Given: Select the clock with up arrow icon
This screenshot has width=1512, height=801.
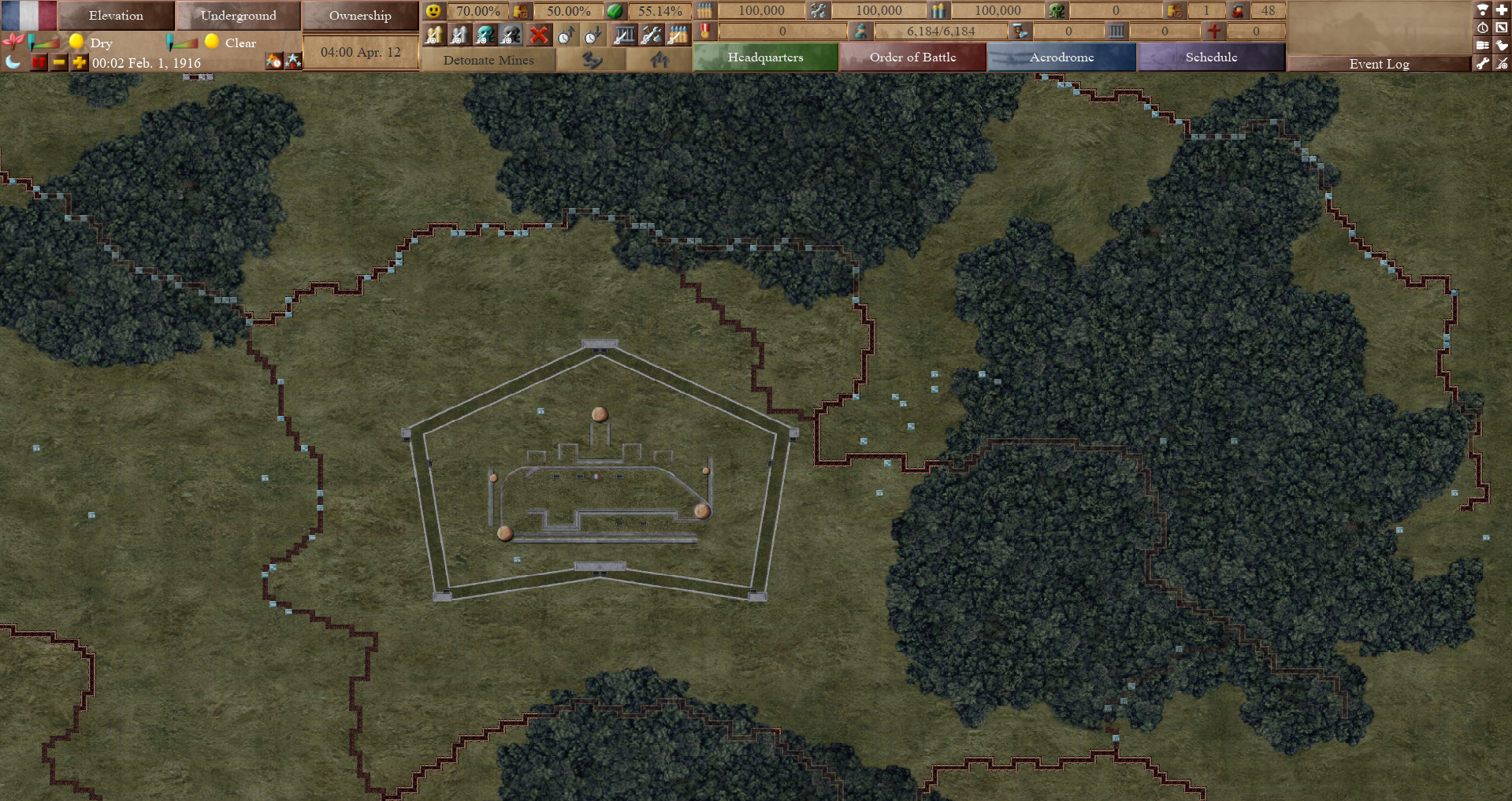Looking at the screenshot, I should (566, 33).
